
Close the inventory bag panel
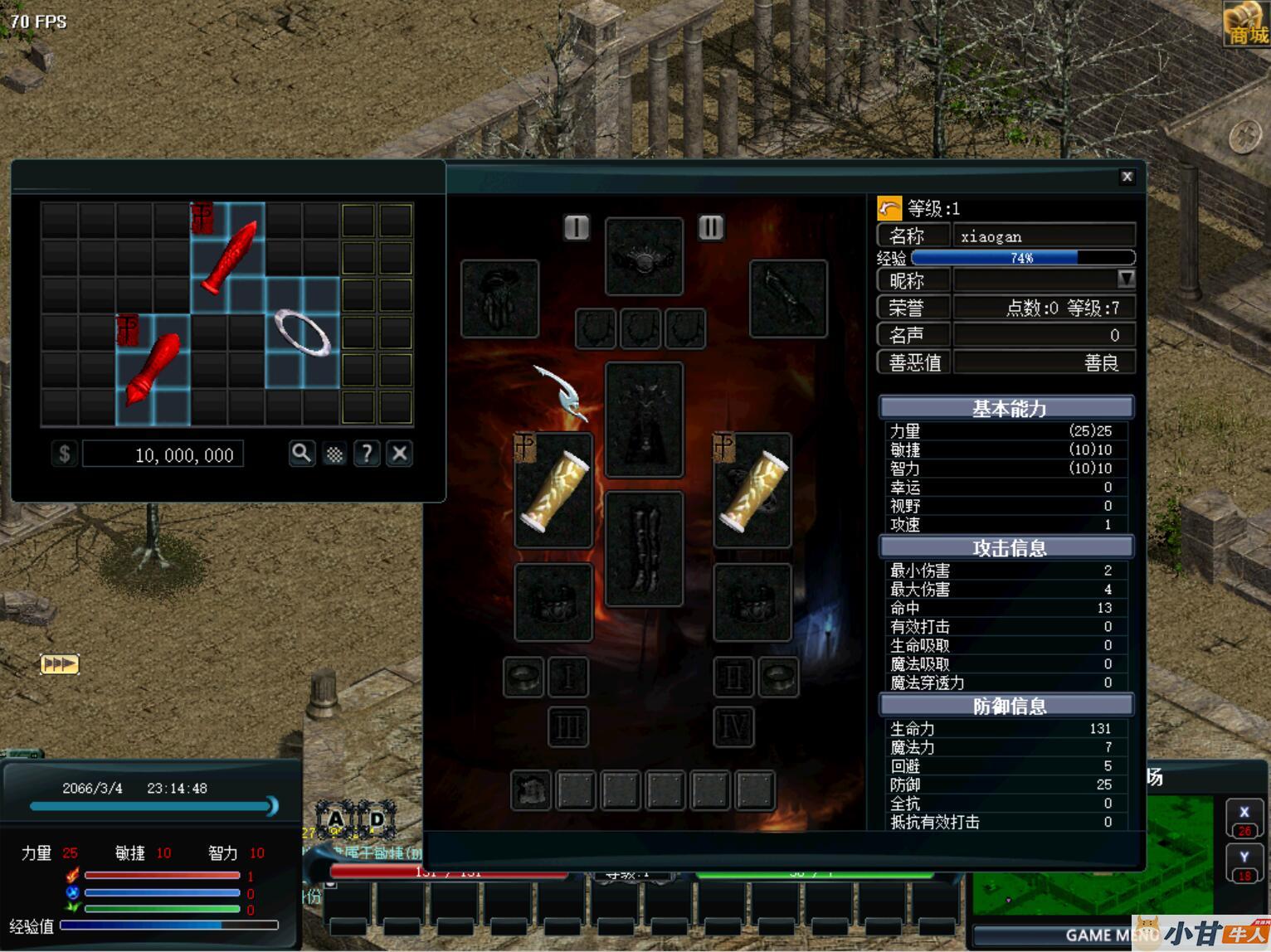coord(399,454)
